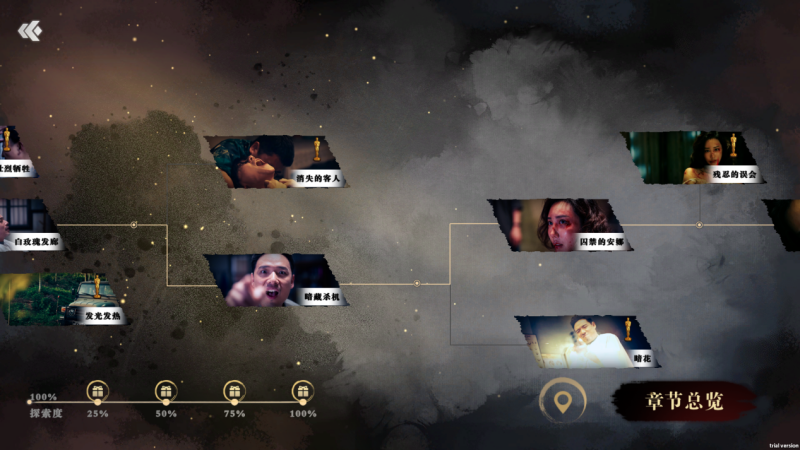
Task: Open the 暗藏杀机 story node
Action: [277, 279]
